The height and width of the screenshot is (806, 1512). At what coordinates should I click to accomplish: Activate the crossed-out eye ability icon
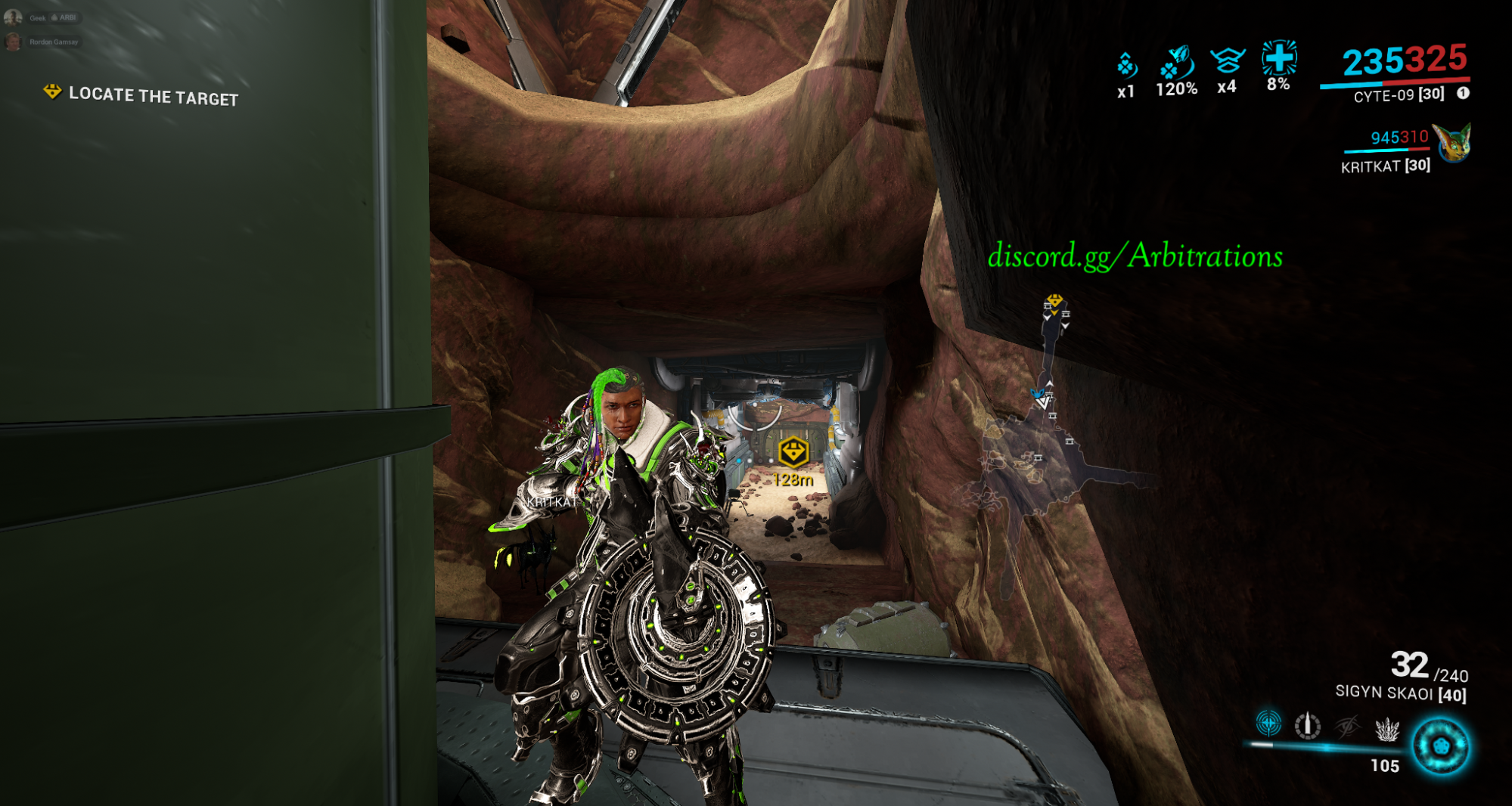pyautogui.click(x=1347, y=727)
